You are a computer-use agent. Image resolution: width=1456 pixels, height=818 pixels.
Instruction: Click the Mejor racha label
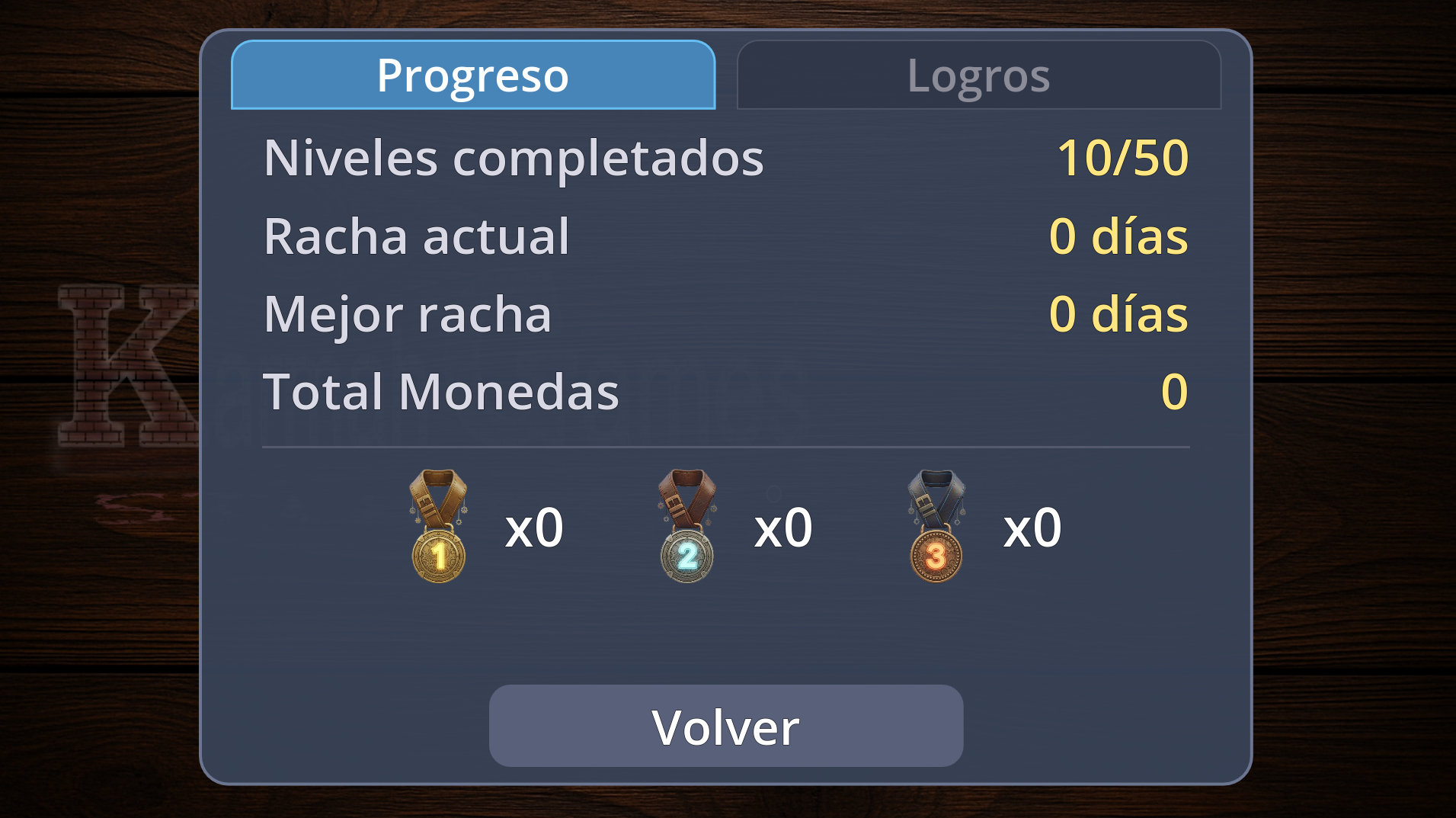pyautogui.click(x=408, y=313)
